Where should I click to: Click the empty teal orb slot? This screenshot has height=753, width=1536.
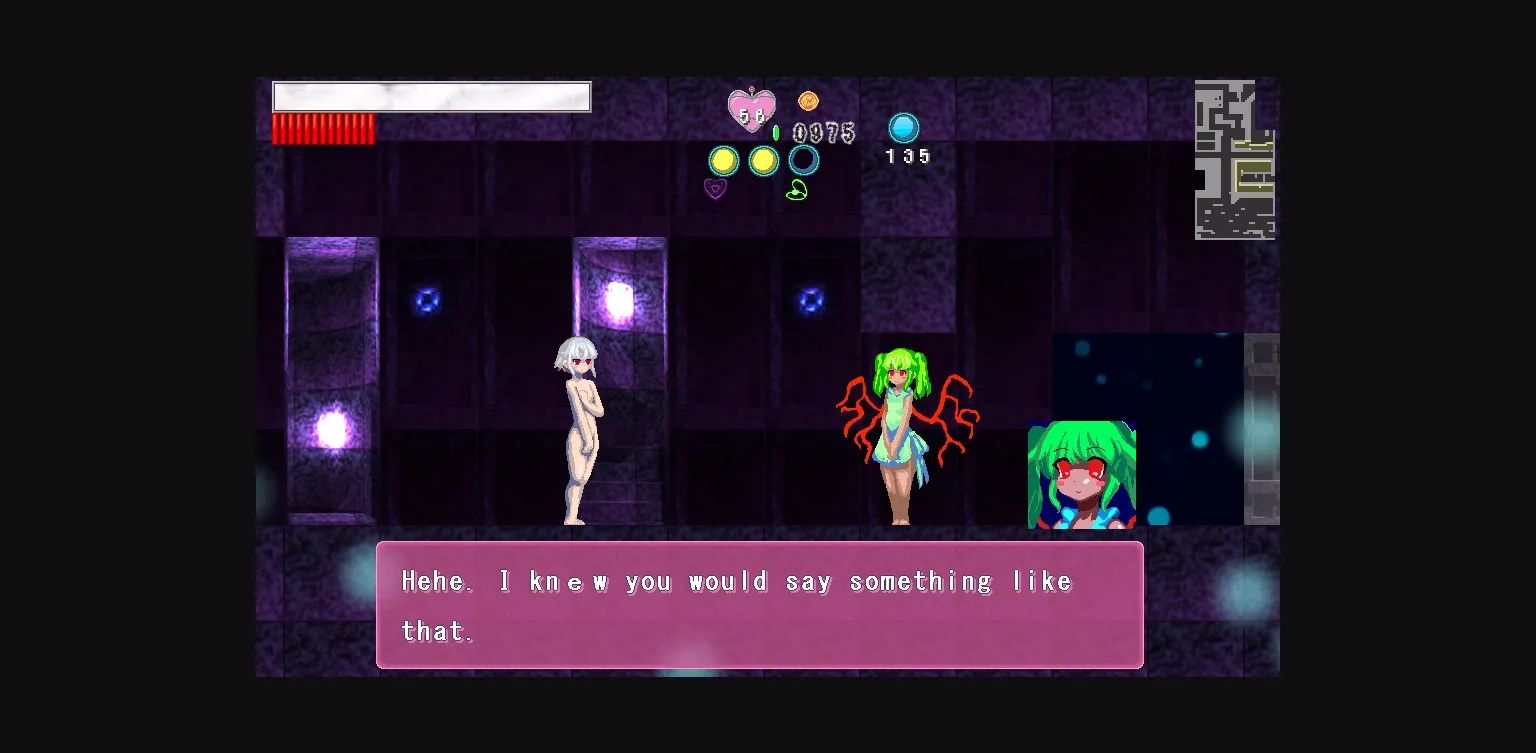click(x=803, y=160)
